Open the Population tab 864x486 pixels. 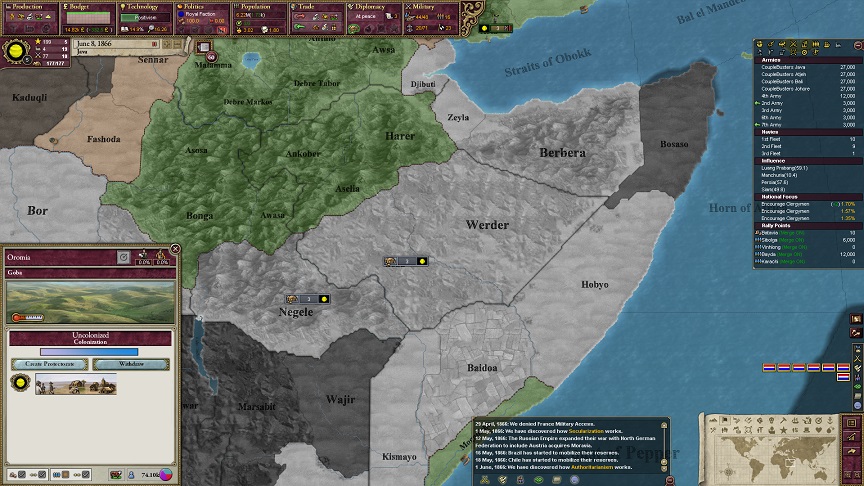(x=262, y=7)
